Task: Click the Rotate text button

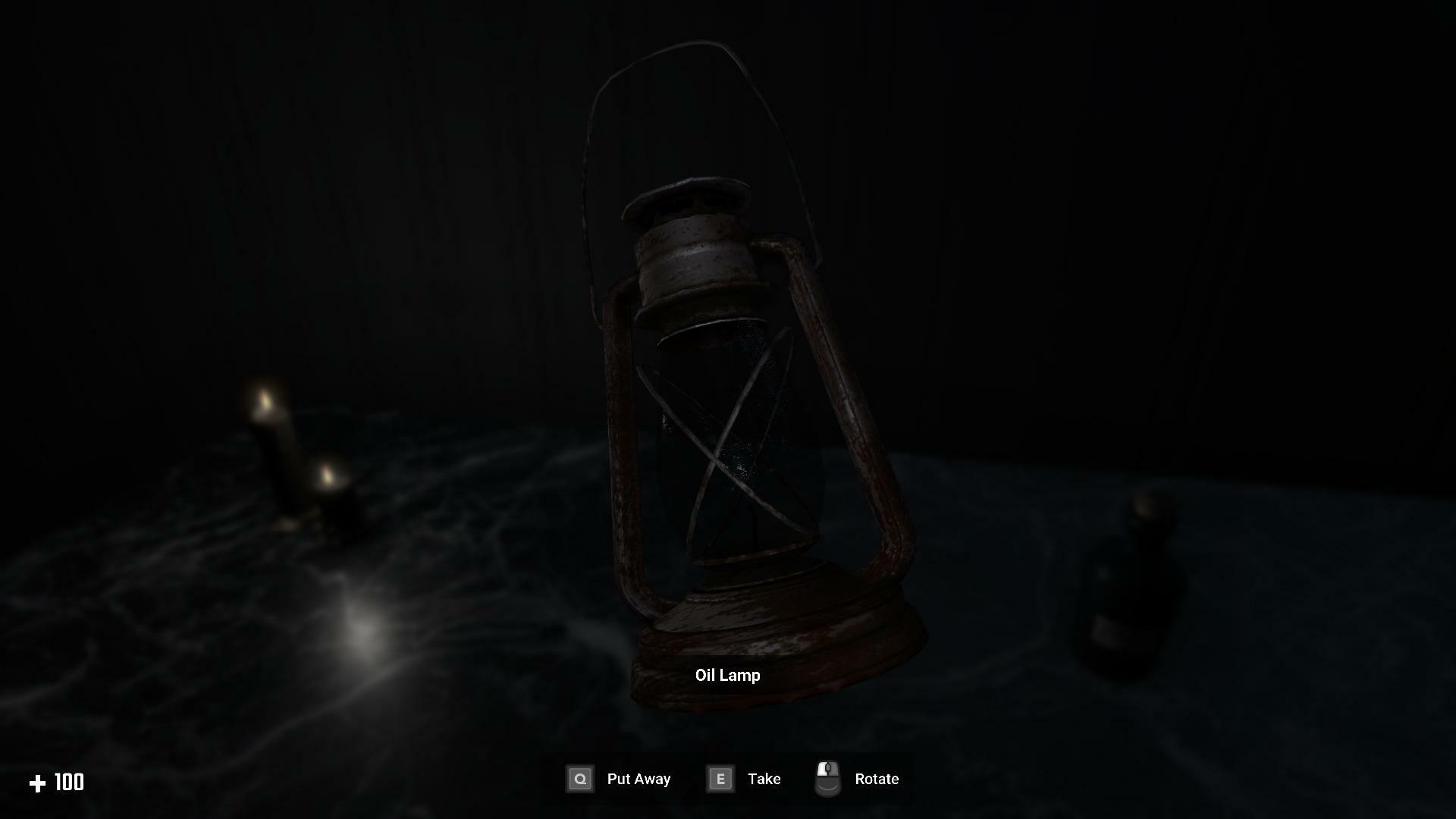Action: (877, 779)
